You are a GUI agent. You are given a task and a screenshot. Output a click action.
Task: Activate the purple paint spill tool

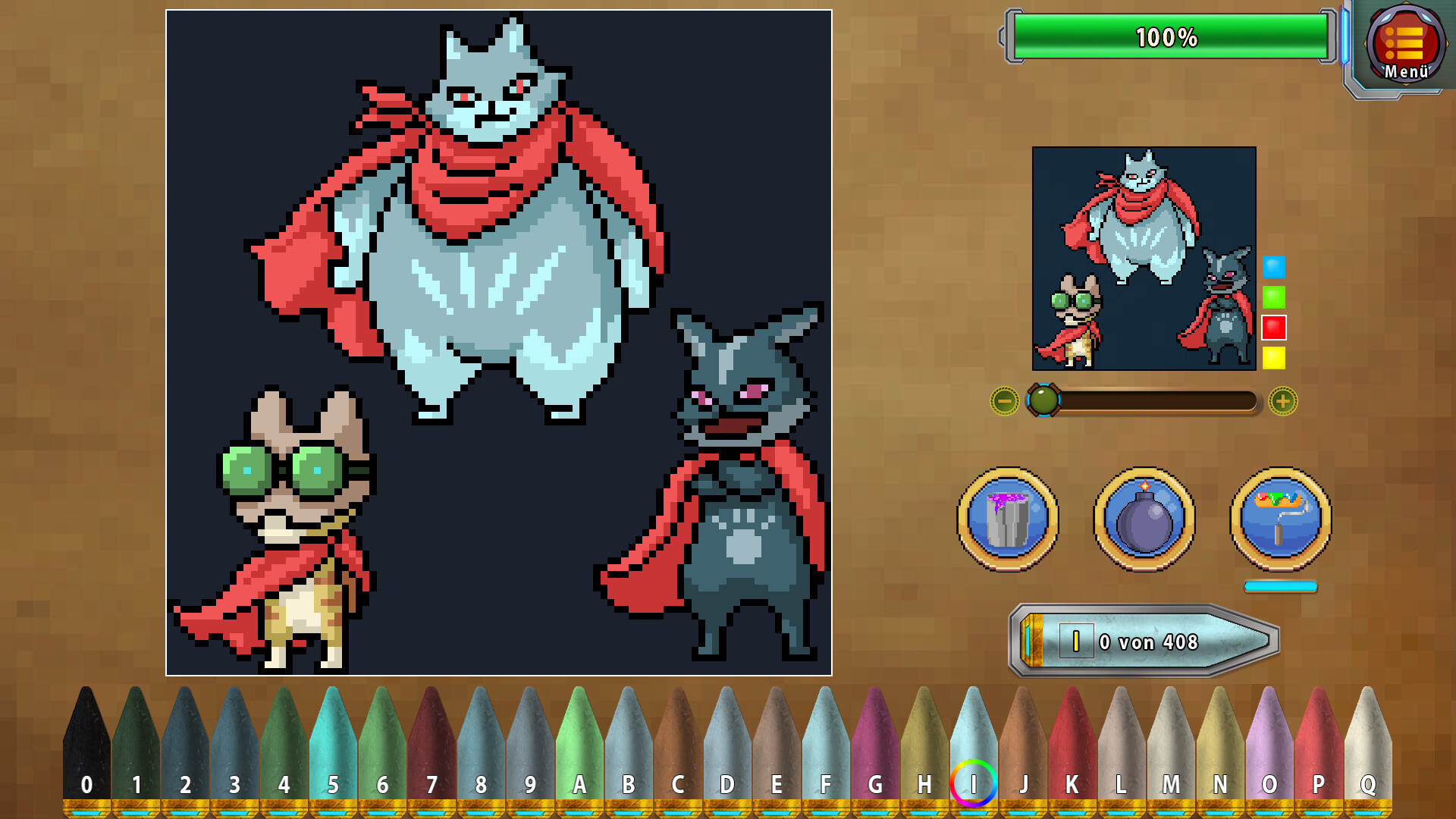tap(1007, 518)
